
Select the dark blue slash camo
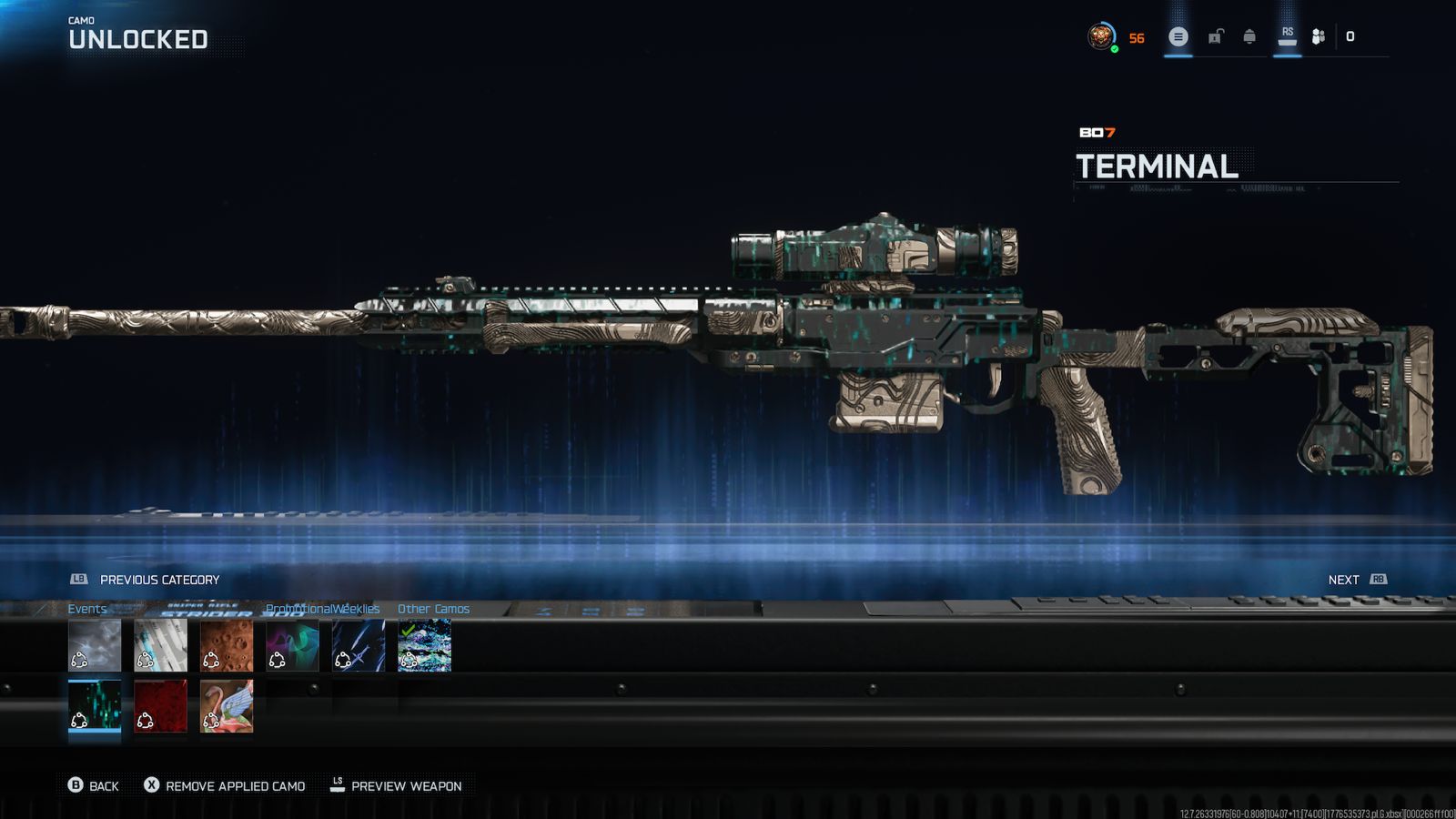[359, 645]
